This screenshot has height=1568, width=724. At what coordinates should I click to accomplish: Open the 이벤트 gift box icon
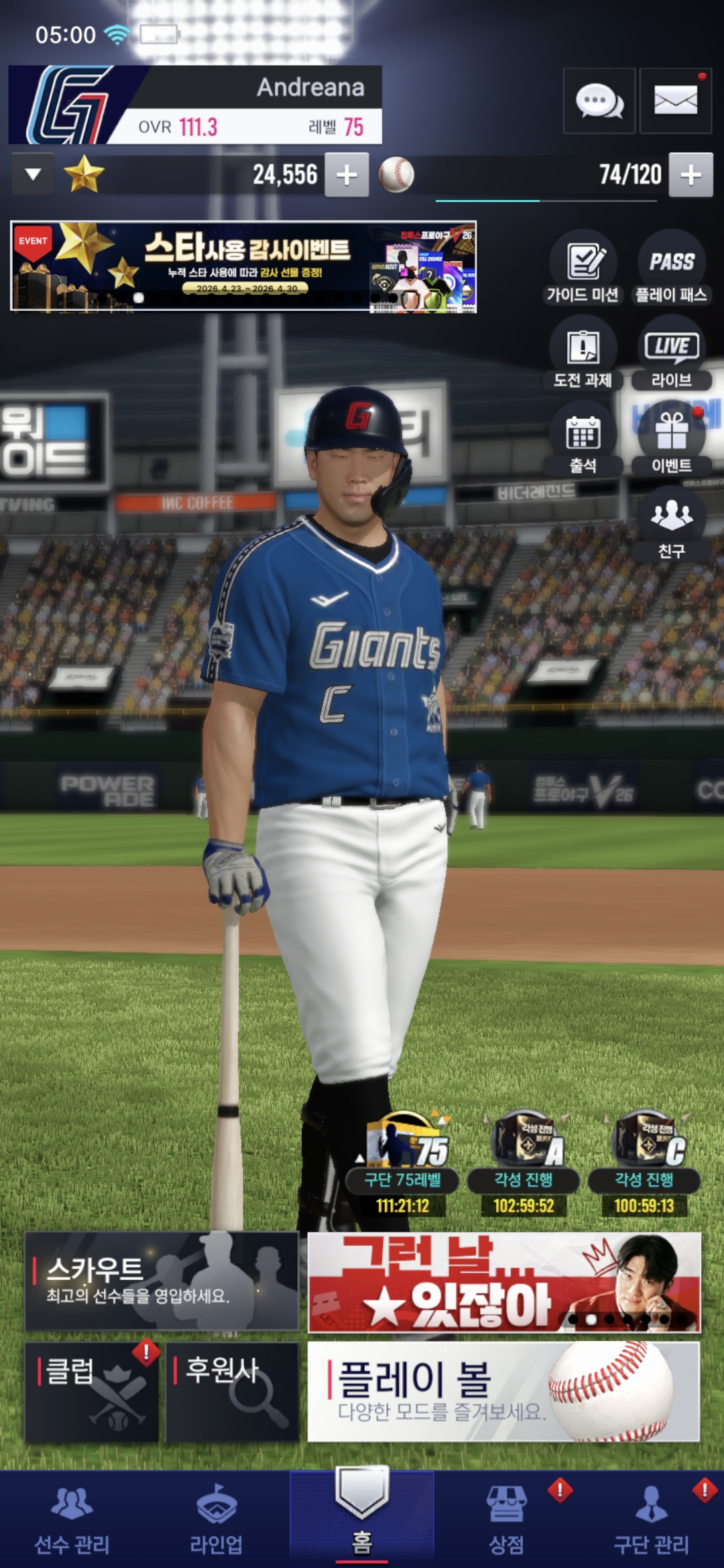(x=671, y=440)
